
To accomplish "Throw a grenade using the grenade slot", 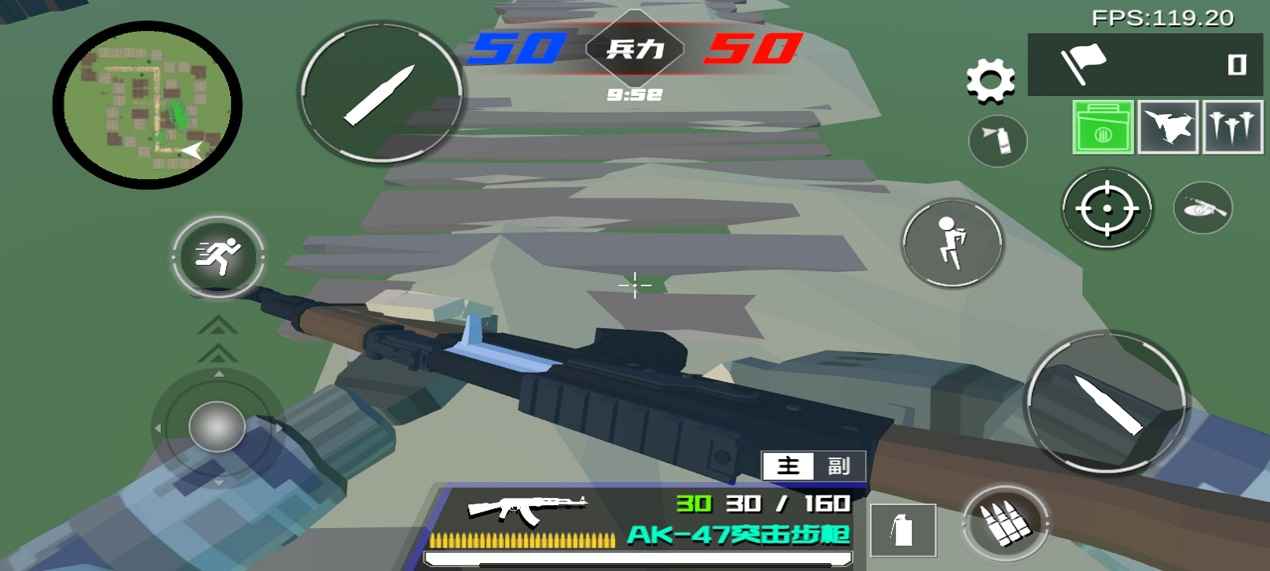I will coord(903,530).
